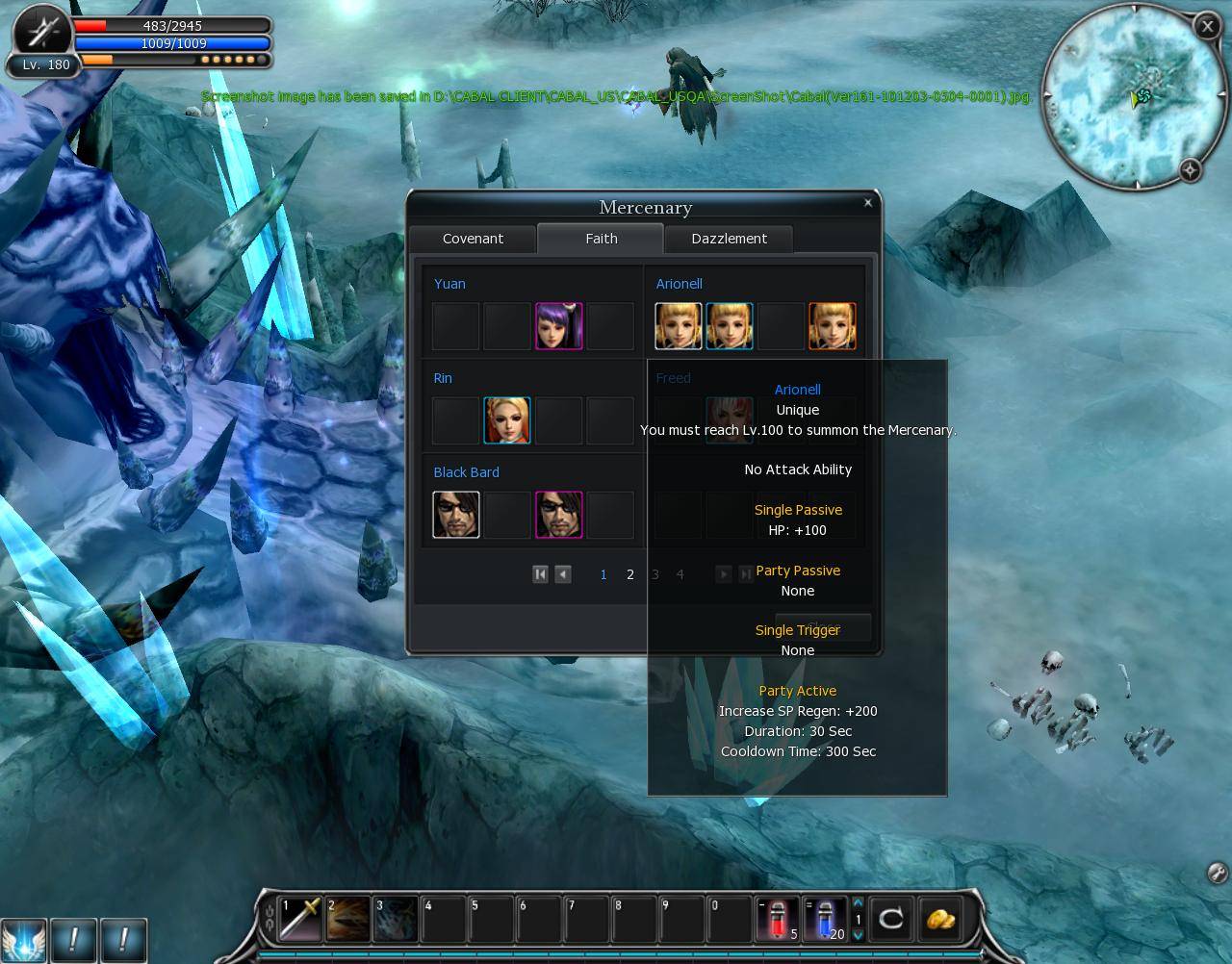Select the Faith tab
Viewport: 1232px width, 964px height.
601,239
